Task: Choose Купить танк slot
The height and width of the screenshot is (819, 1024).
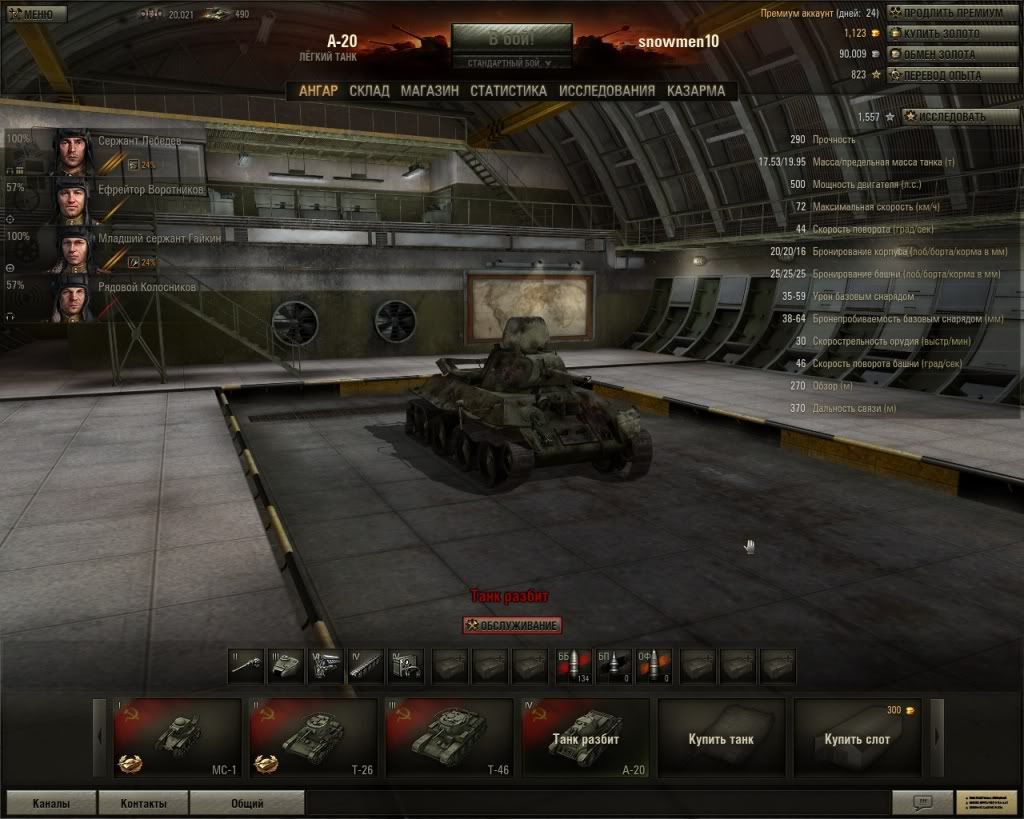Action: pos(721,738)
